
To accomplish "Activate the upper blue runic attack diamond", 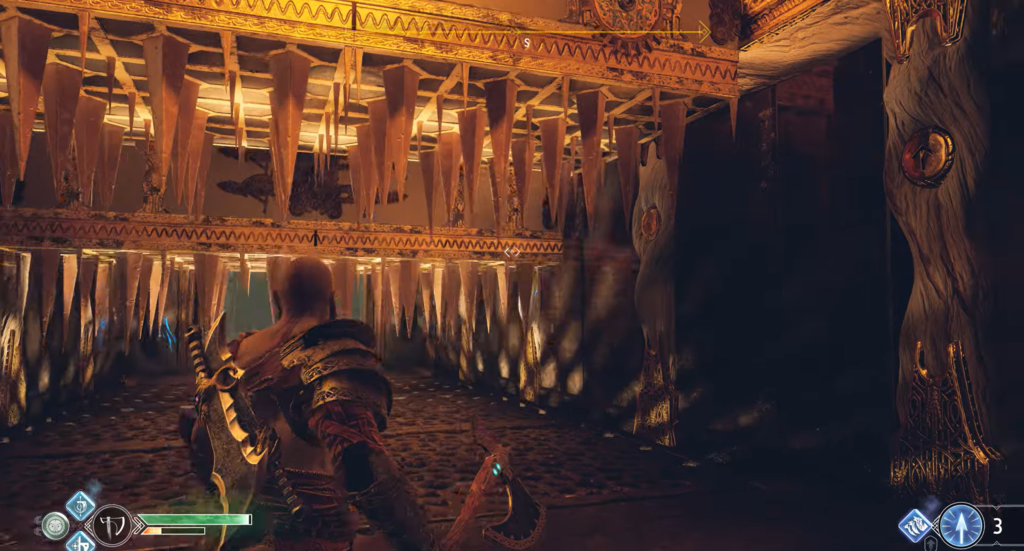I will click(x=80, y=504).
